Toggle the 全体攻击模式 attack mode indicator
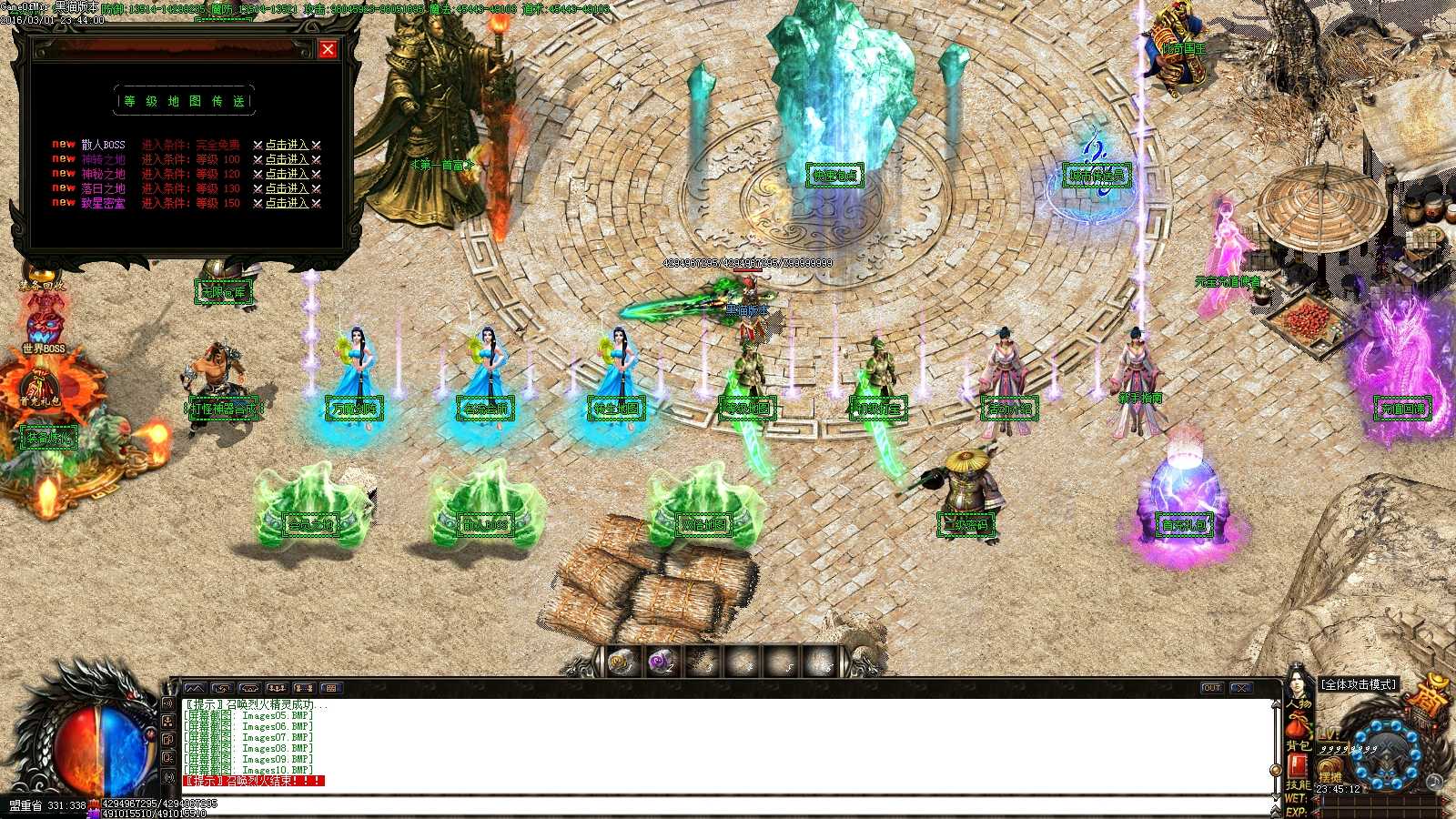Image resolution: width=1456 pixels, height=819 pixels. pos(1359,683)
